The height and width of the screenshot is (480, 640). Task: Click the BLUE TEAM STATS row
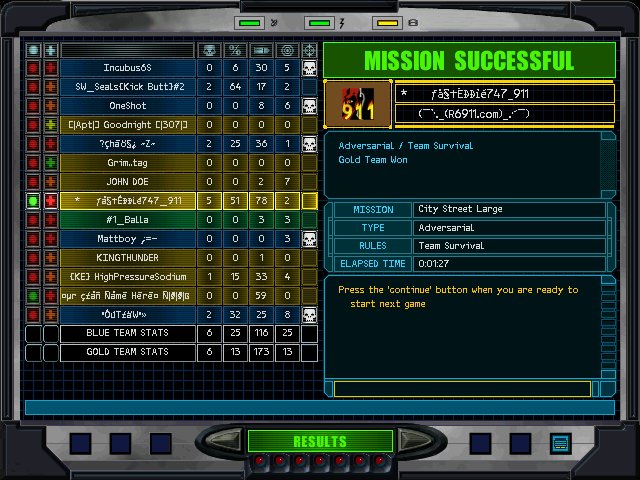pyautogui.click(x=127, y=334)
